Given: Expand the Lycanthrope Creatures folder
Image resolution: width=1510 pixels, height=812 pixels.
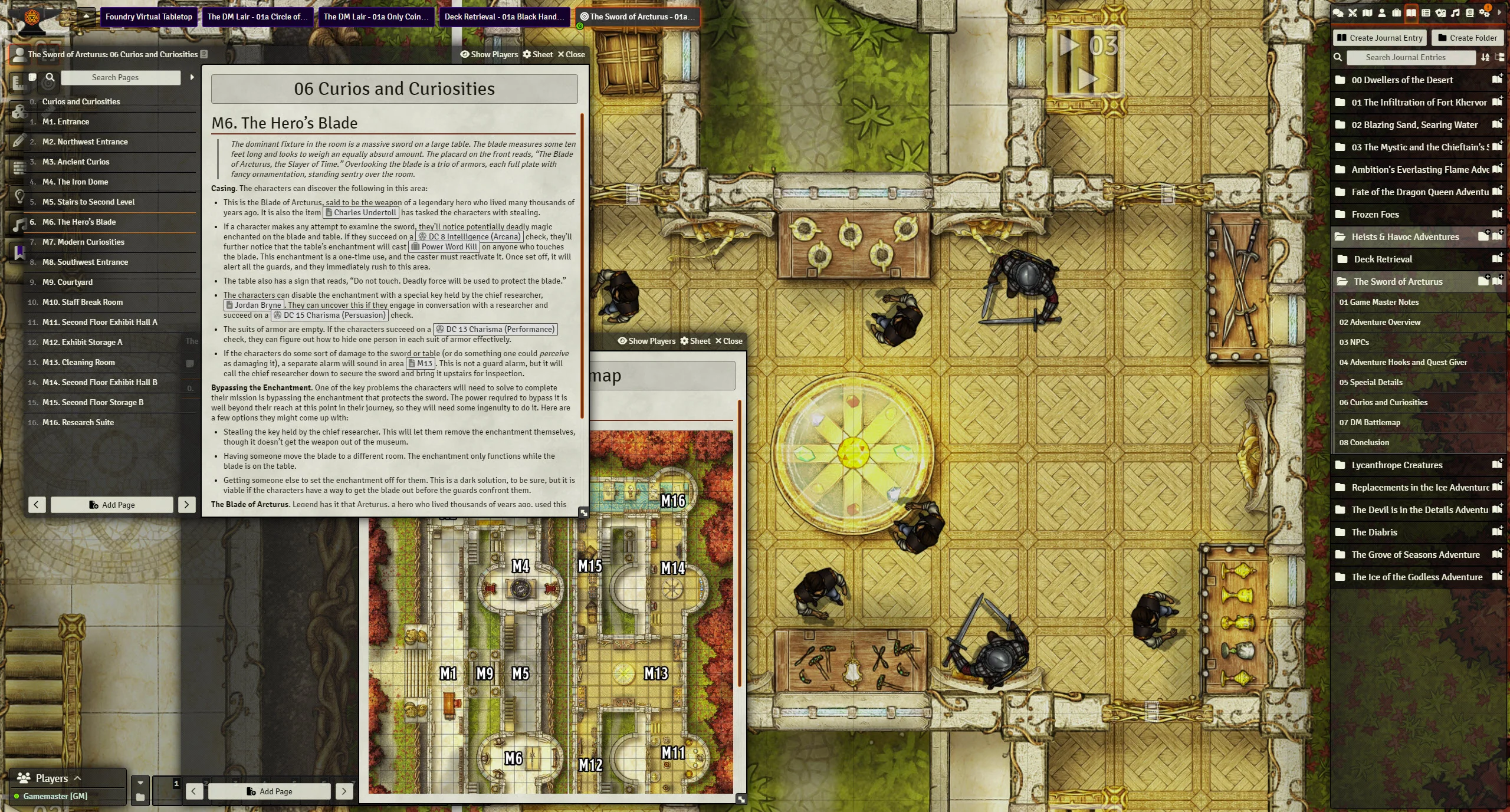Looking at the screenshot, I should point(1397,465).
